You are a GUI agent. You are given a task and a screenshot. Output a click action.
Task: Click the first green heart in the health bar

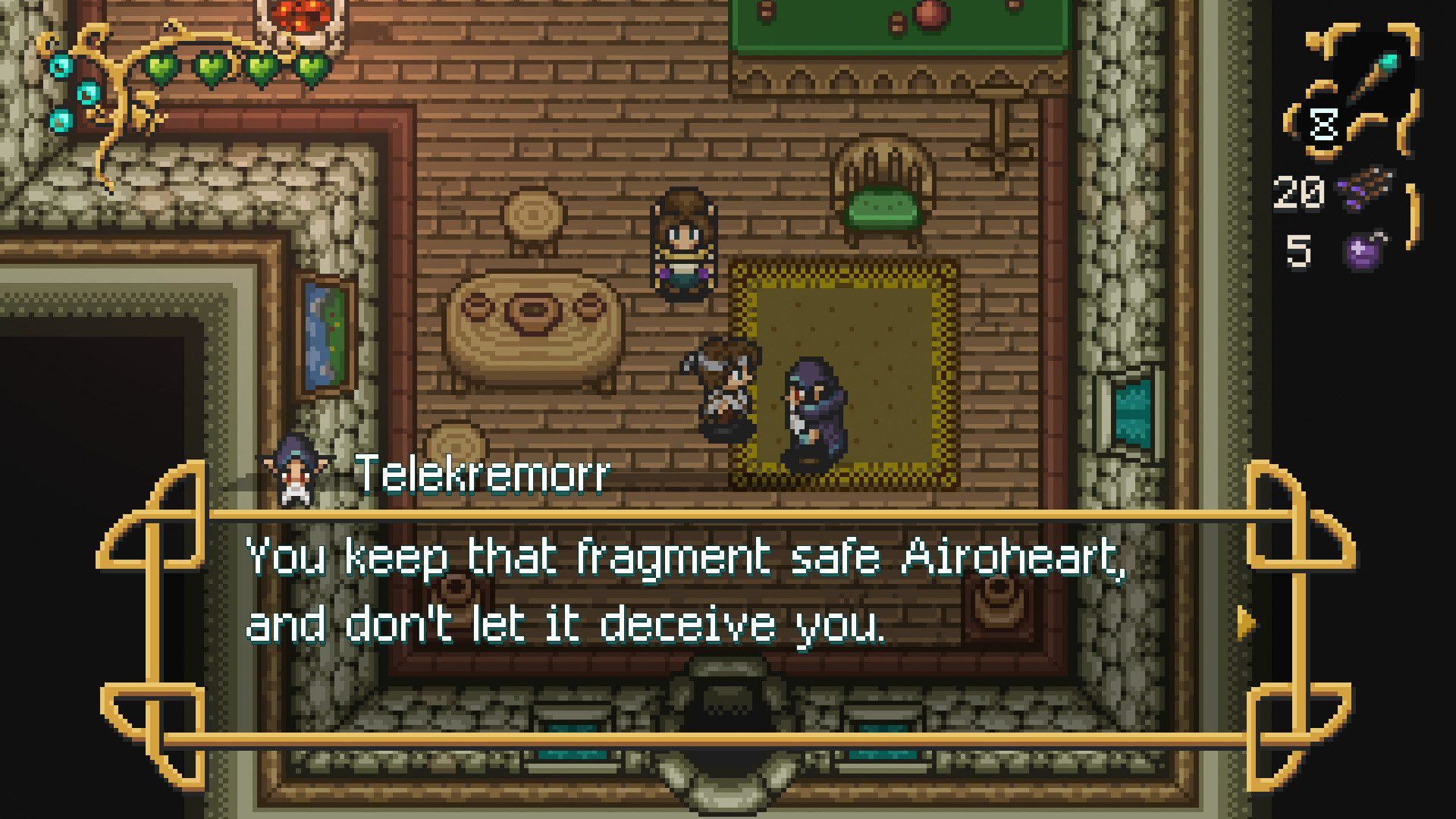click(x=162, y=67)
